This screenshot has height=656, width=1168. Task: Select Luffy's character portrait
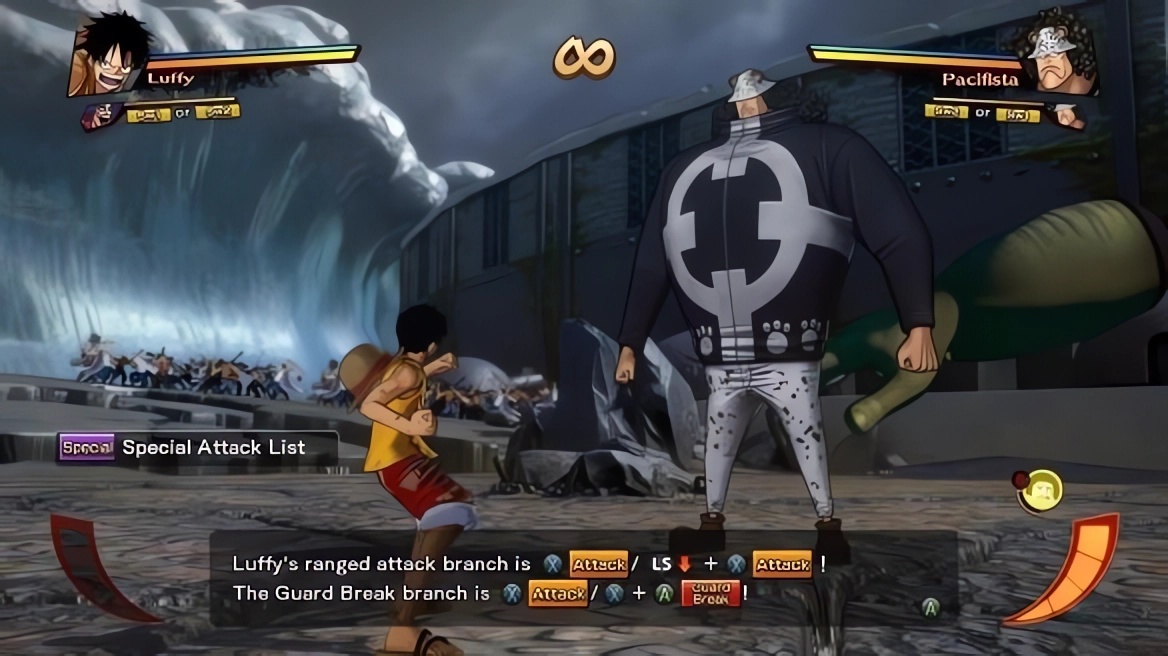tap(110, 56)
